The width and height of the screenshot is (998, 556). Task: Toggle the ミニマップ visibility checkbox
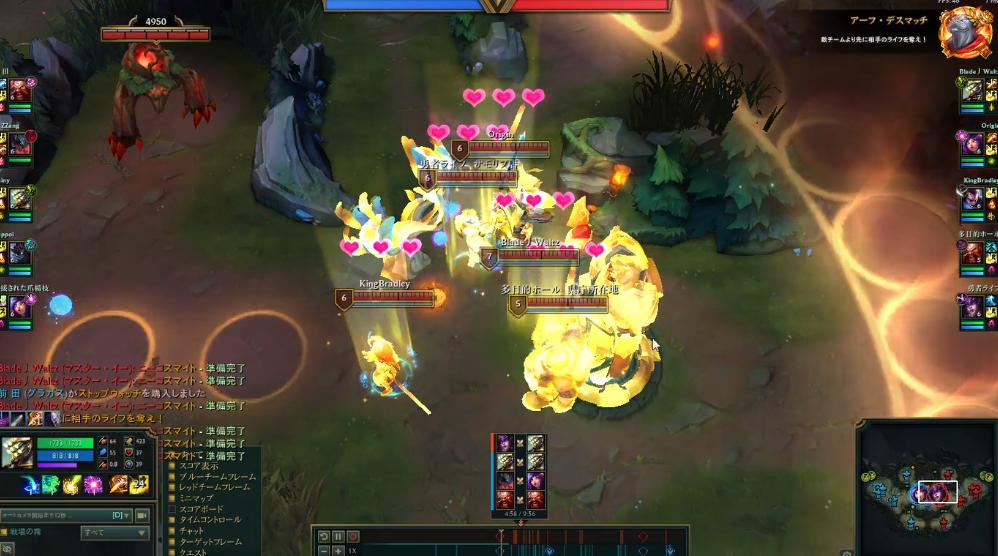pos(172,498)
